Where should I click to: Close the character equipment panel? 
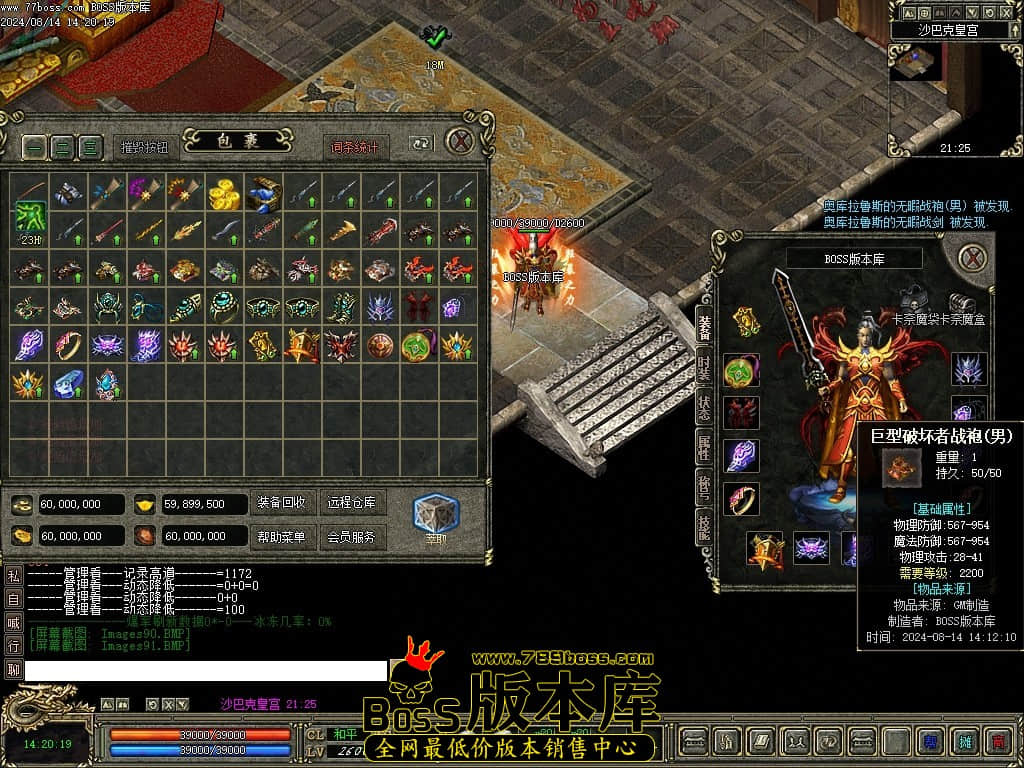click(973, 258)
